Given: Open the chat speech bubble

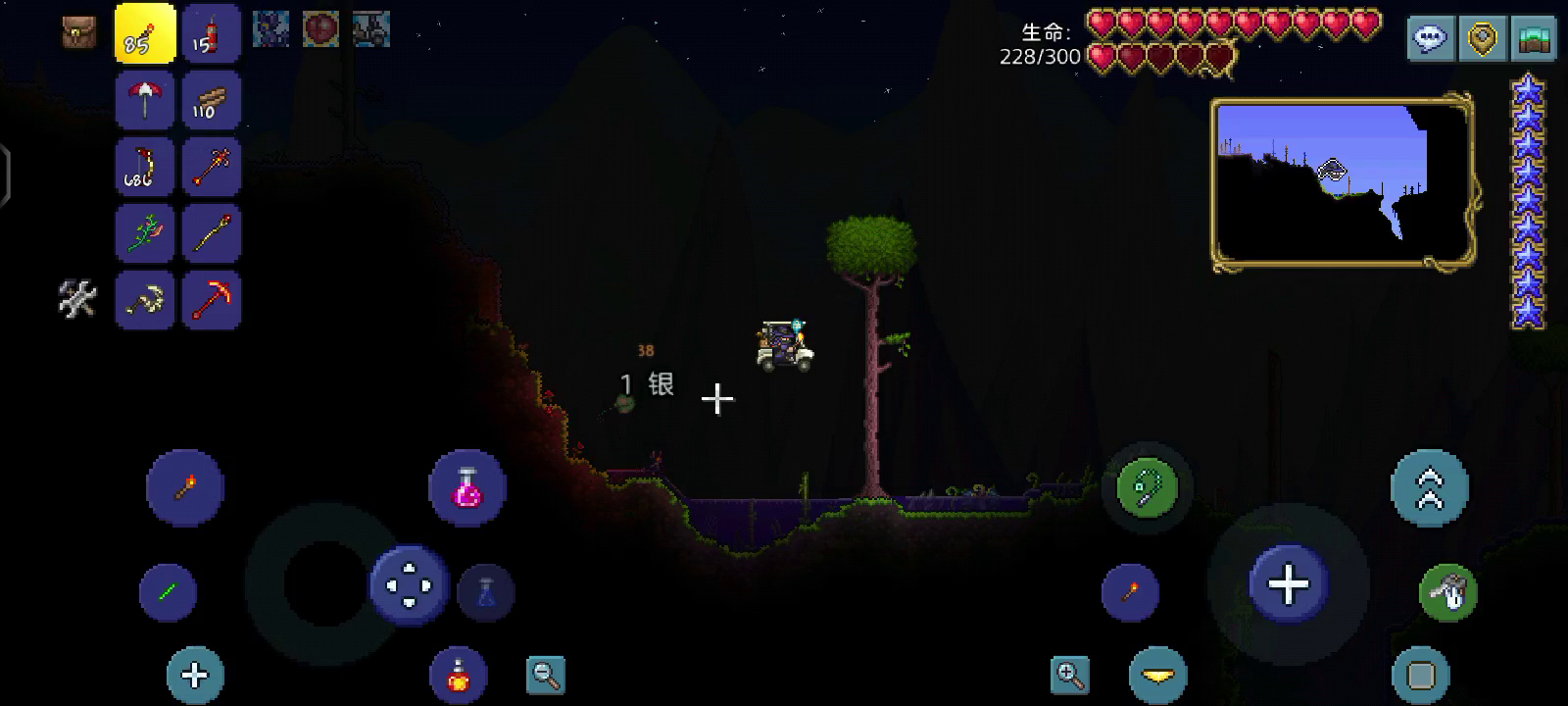Looking at the screenshot, I should tap(1431, 39).
